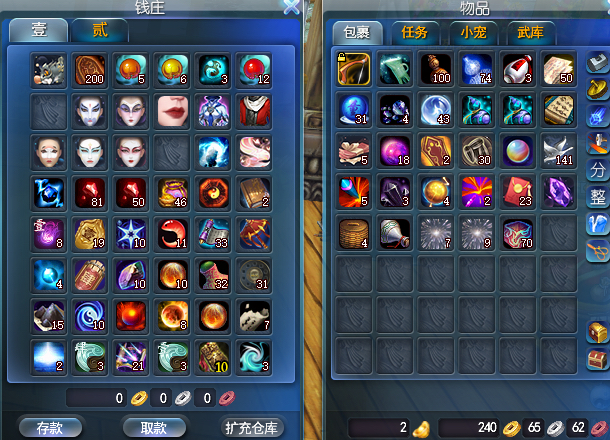Image resolution: width=610 pixels, height=440 pixels.
Task: Close the 钱庄 bank window
Action: (291, 7)
